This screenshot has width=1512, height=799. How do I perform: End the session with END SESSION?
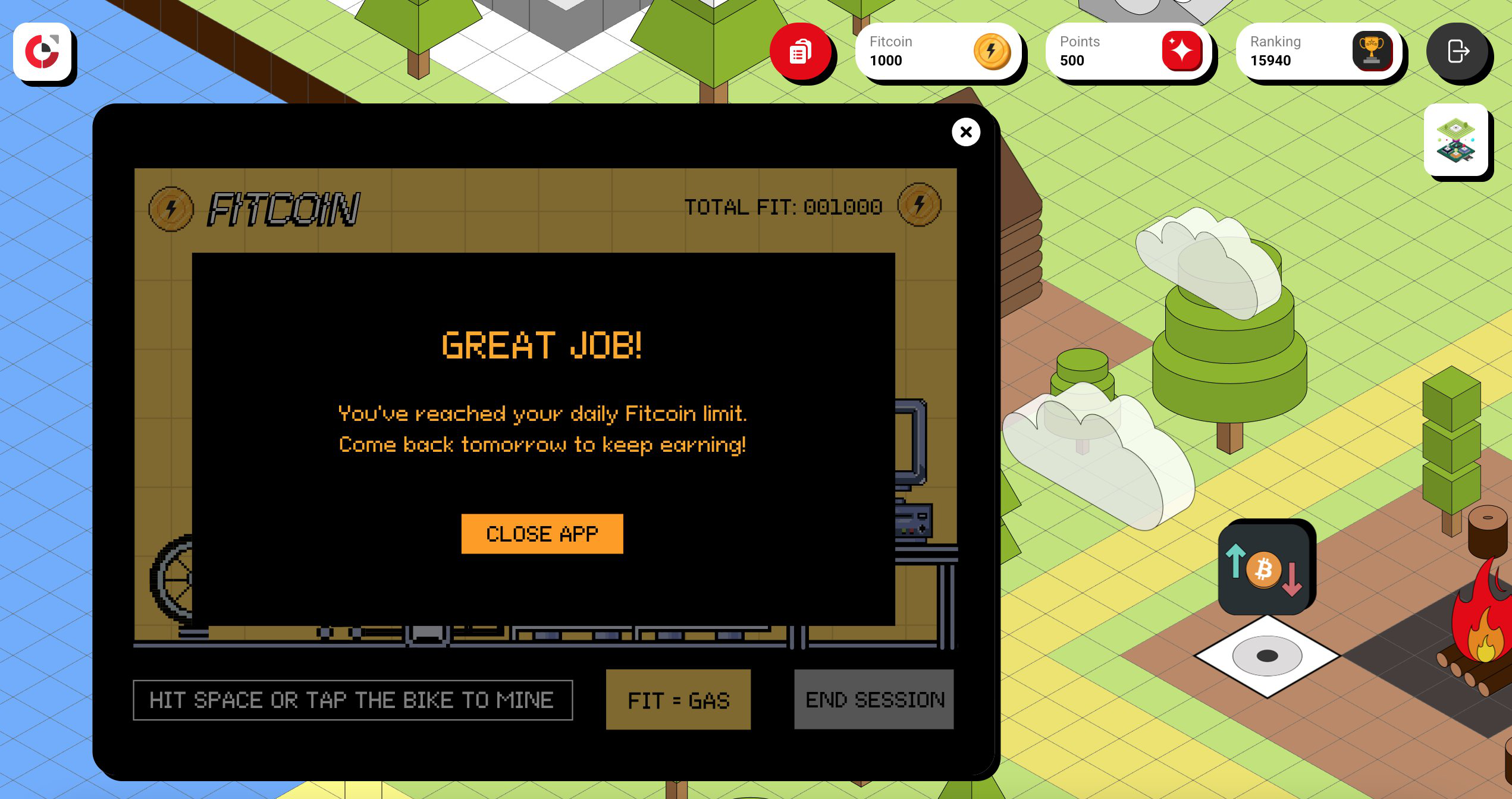point(874,700)
